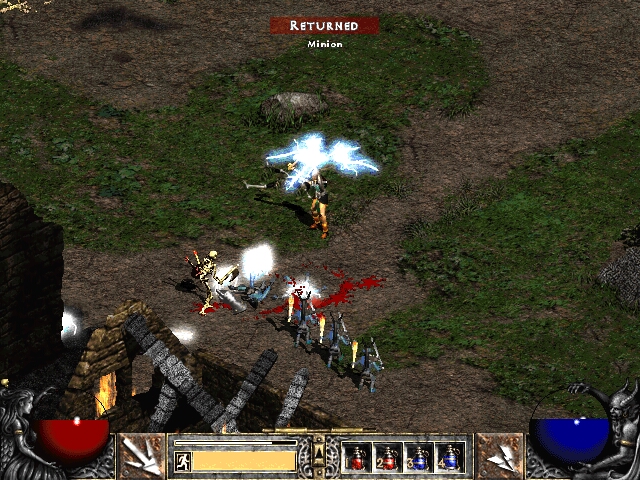Use the red health potion in belt slot 1
Viewport: 640px width, 480px height.
(357, 457)
